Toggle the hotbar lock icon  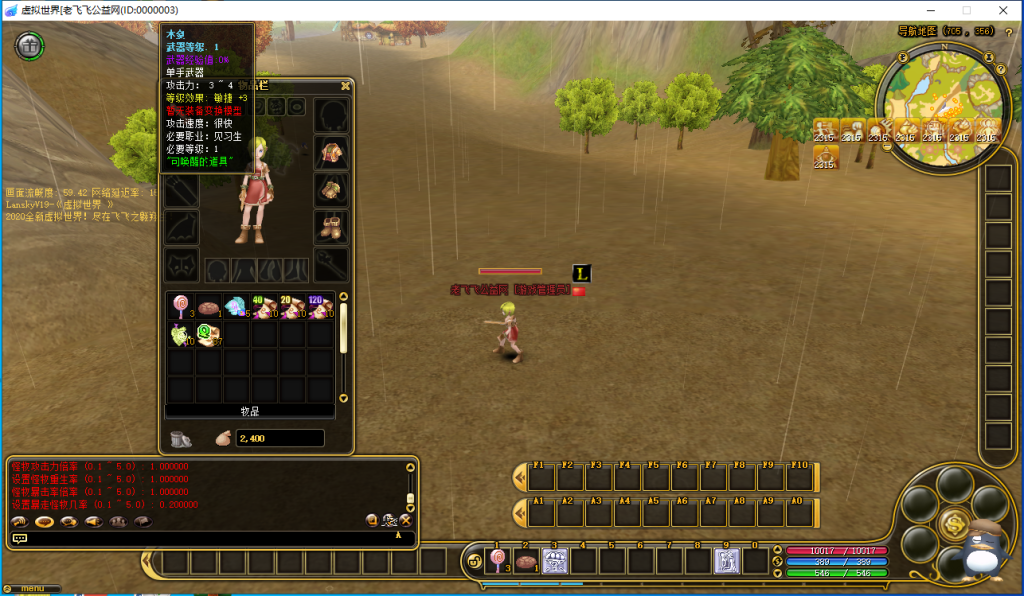(x=473, y=561)
